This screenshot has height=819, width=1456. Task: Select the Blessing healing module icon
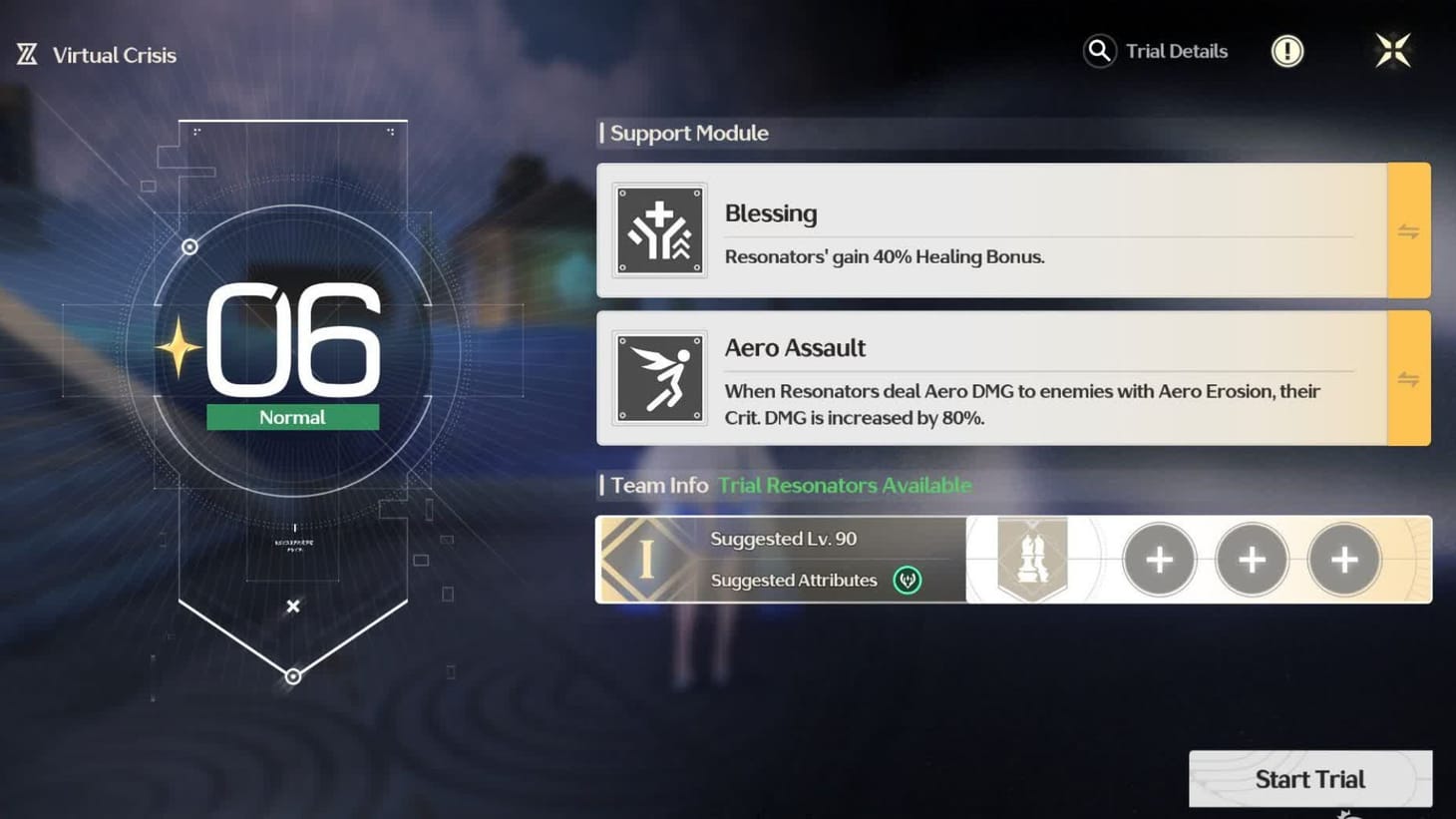659,230
